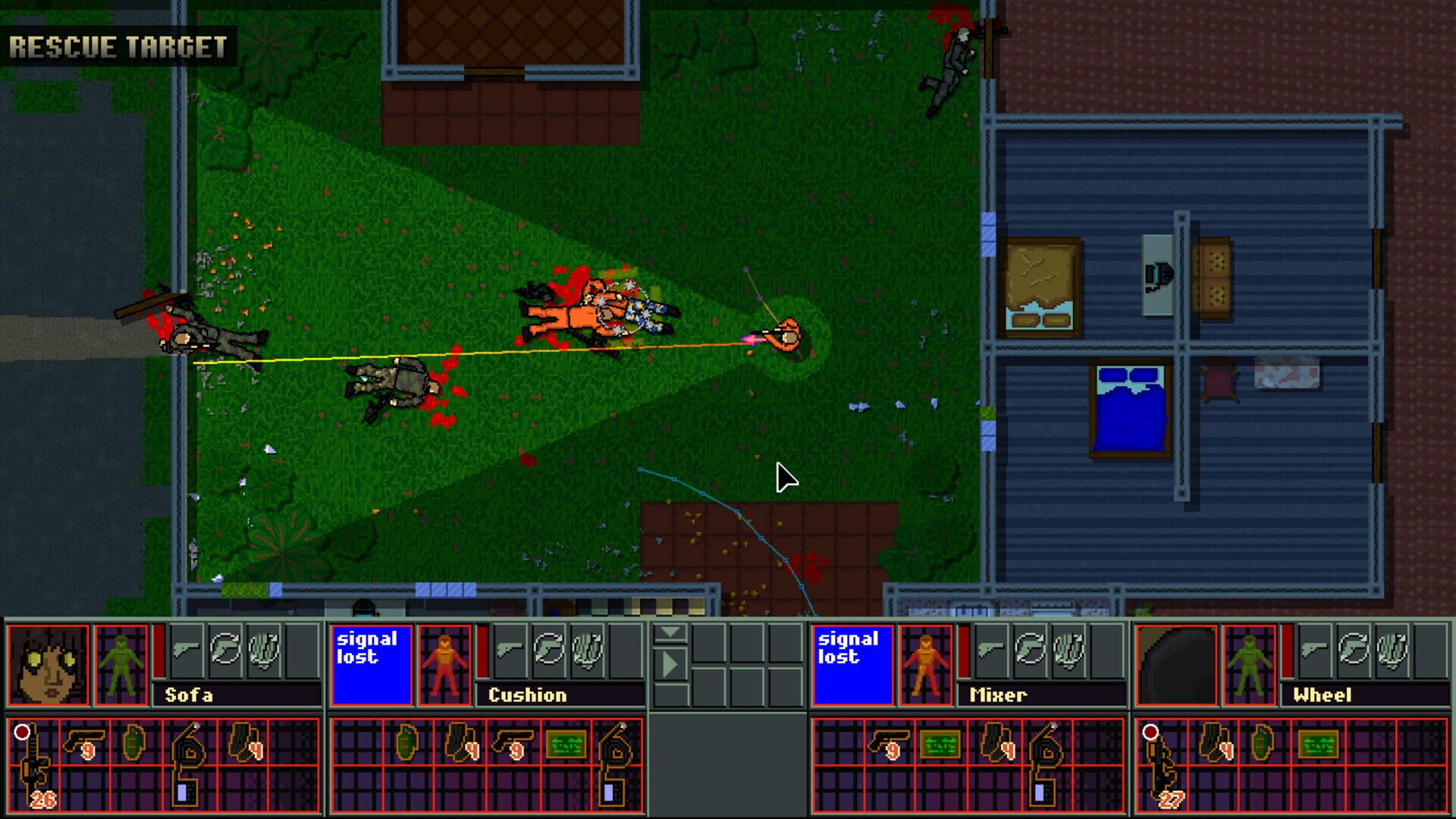Viewport: 1456px width, 819px height.
Task: Click Wheel's green body armor icon
Action: pos(1249,666)
